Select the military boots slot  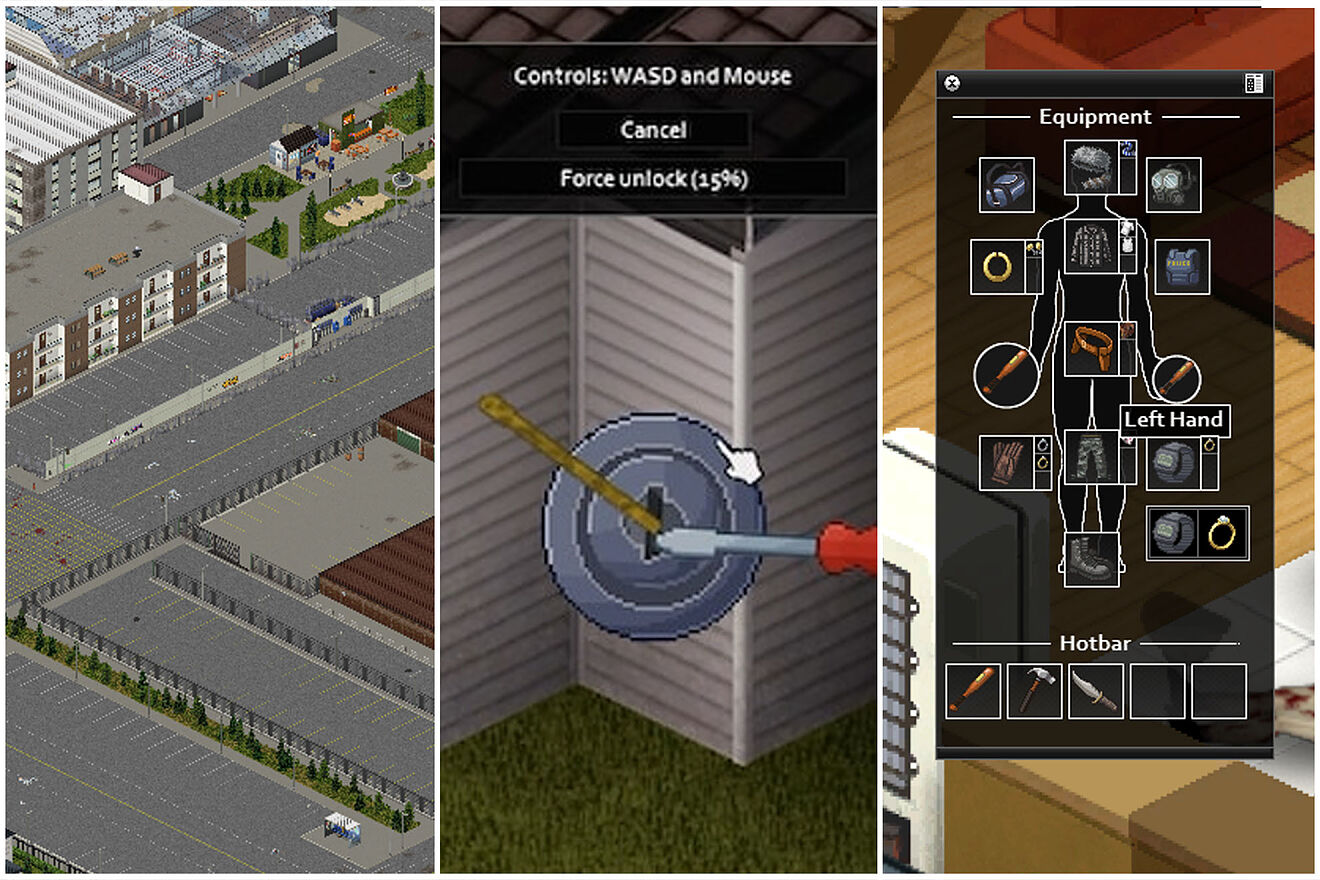coord(1091,559)
